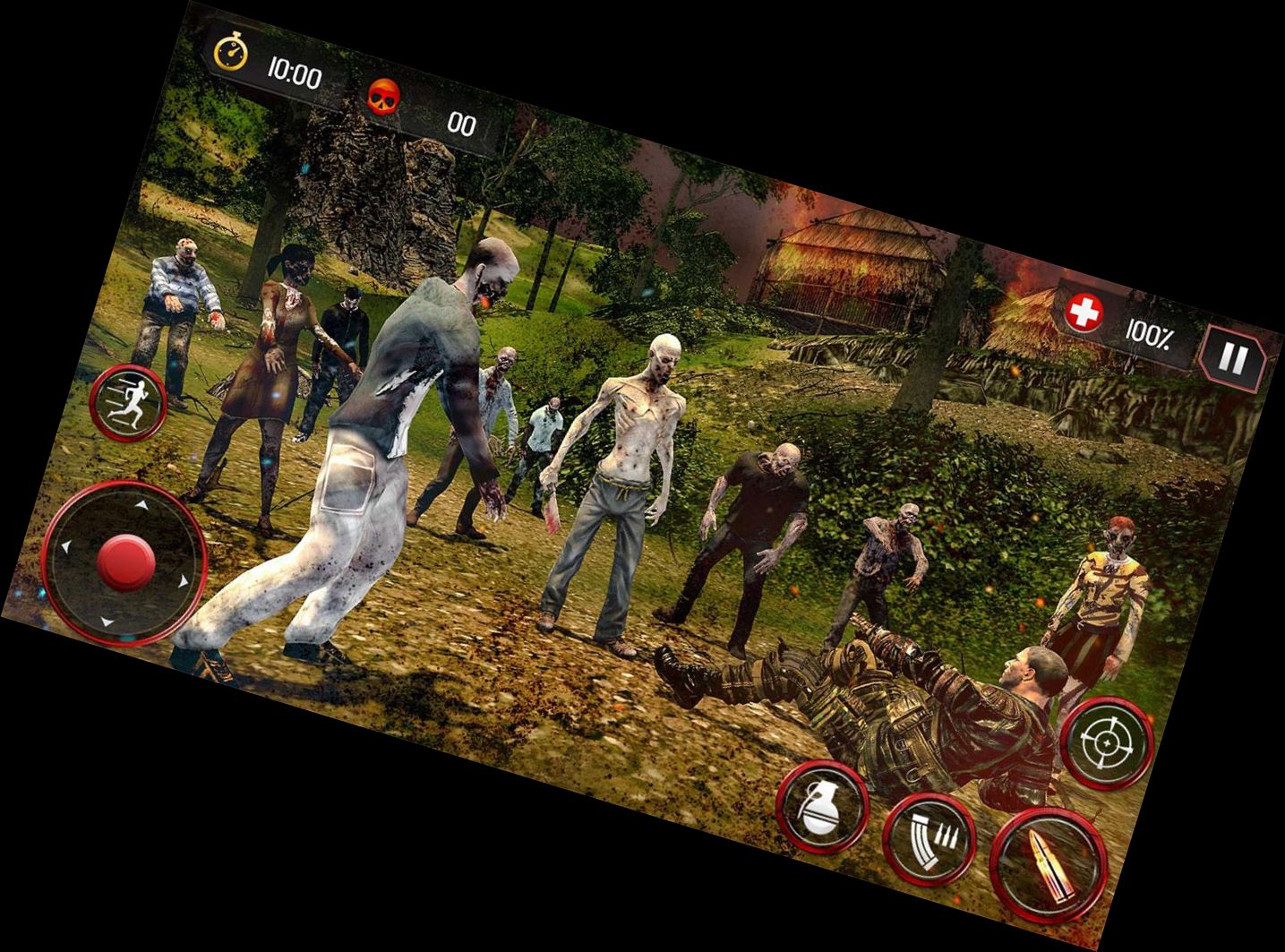Tap the up arrow on the joystick pad
This screenshot has width=1285, height=952.
(141, 505)
